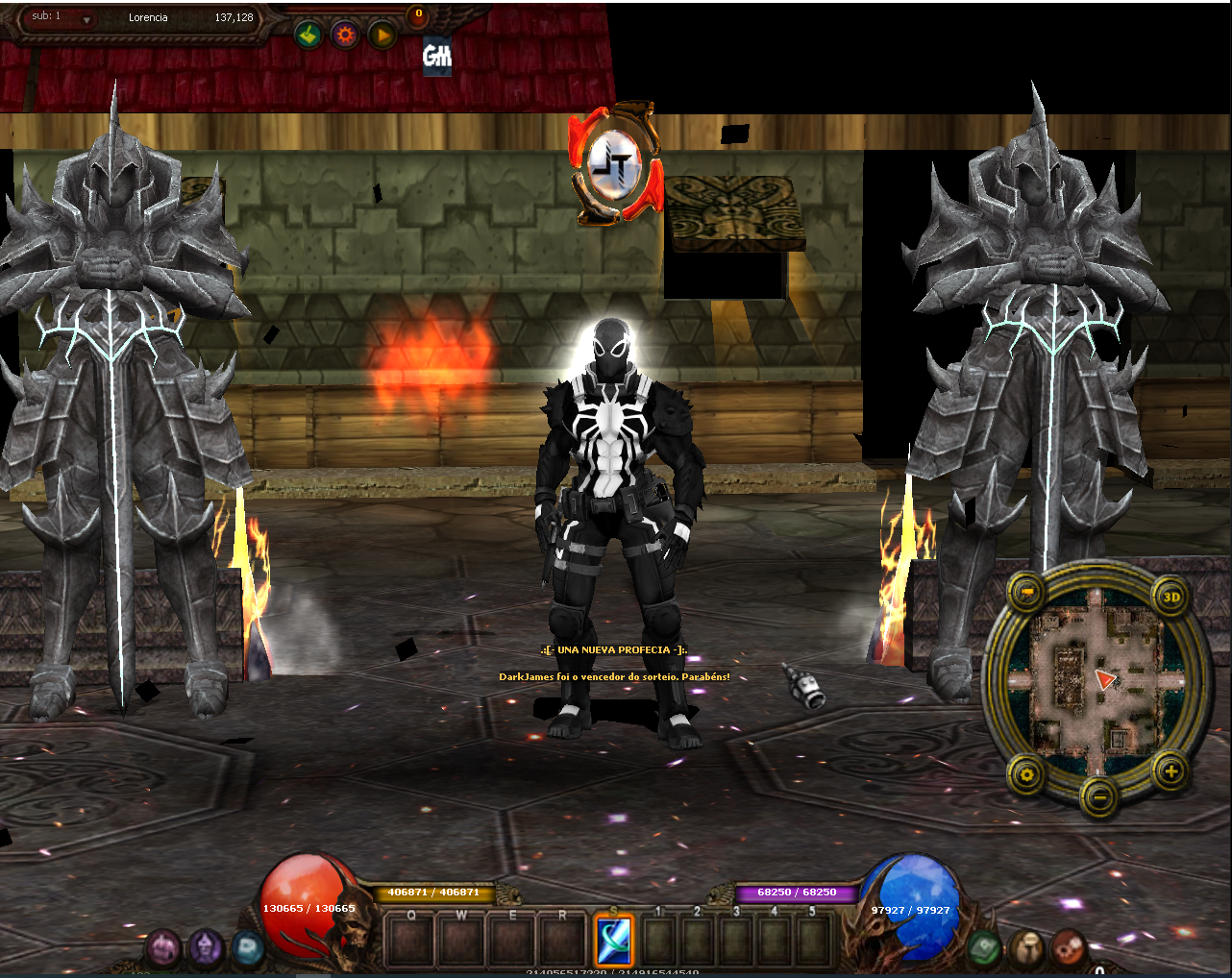Open the sub-server dropdown
1232x978 pixels.
point(86,20)
